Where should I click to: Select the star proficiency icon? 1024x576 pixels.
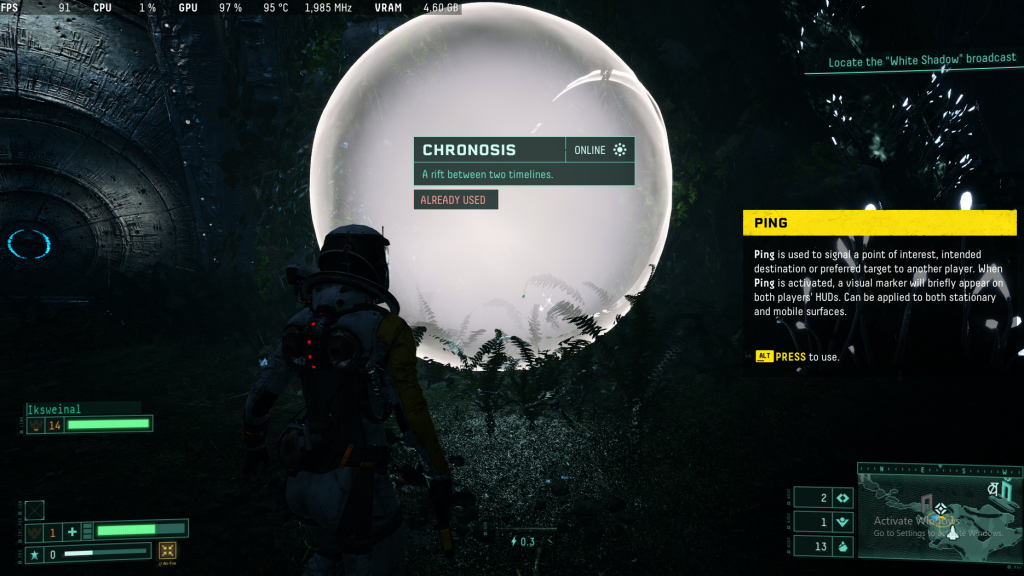(x=35, y=553)
